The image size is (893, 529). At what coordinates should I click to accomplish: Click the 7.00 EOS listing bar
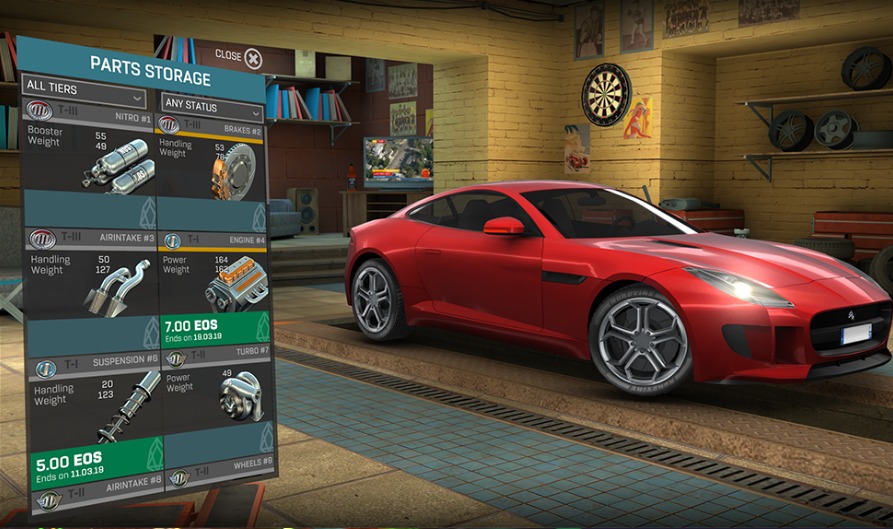tap(211, 331)
